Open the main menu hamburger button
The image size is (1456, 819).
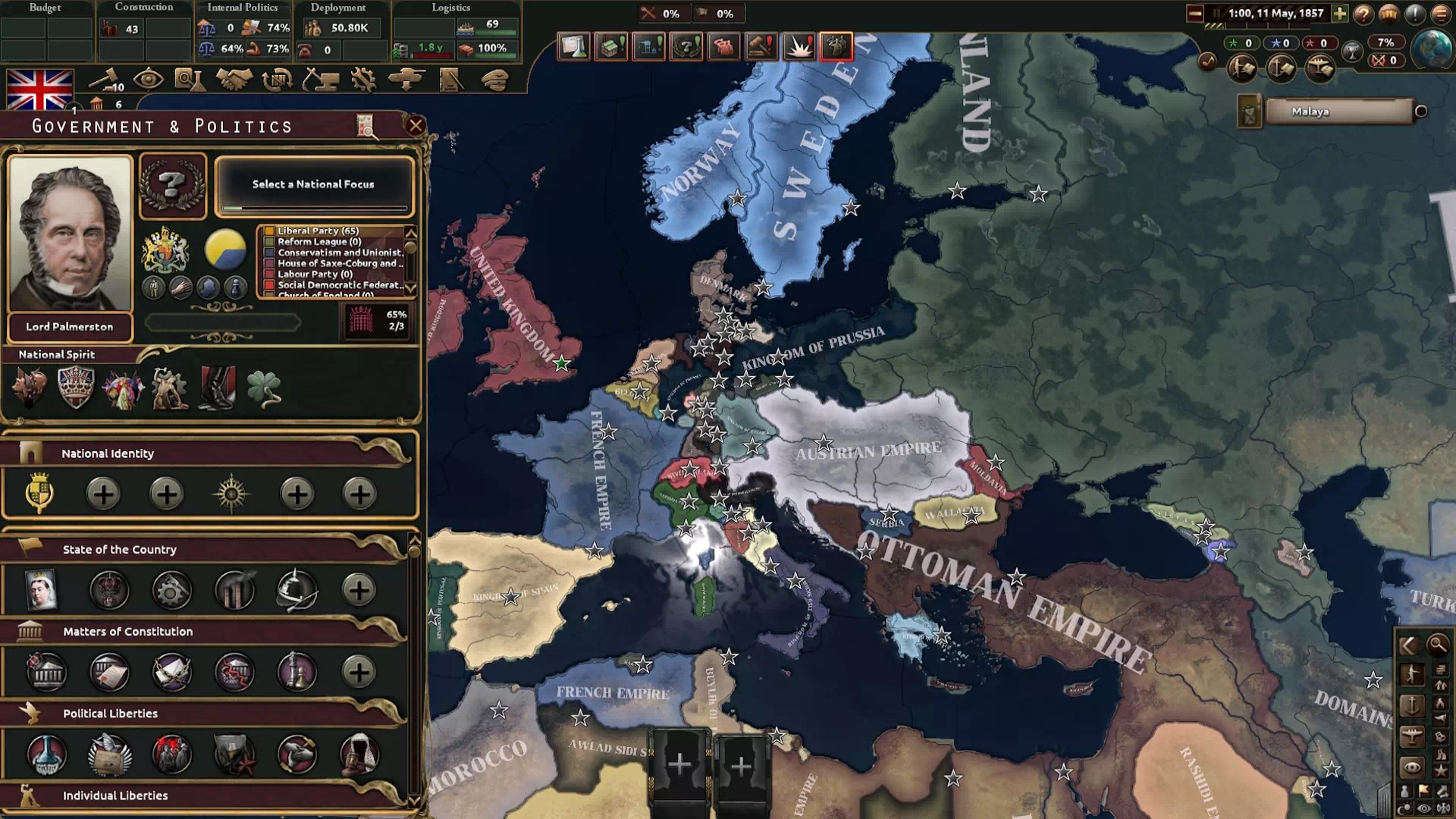tap(1440, 14)
